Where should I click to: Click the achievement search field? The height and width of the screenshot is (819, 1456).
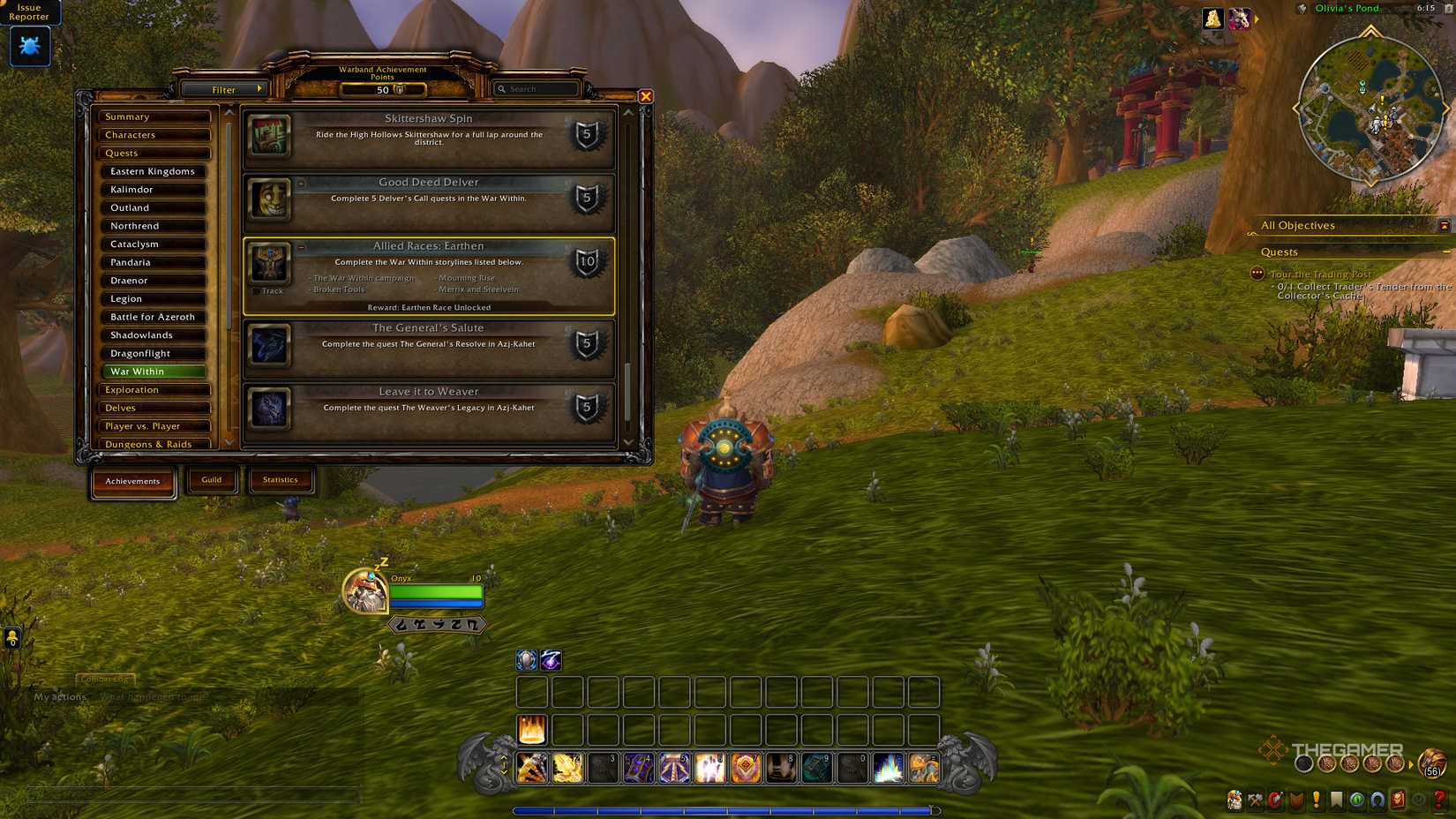pyautogui.click(x=536, y=88)
